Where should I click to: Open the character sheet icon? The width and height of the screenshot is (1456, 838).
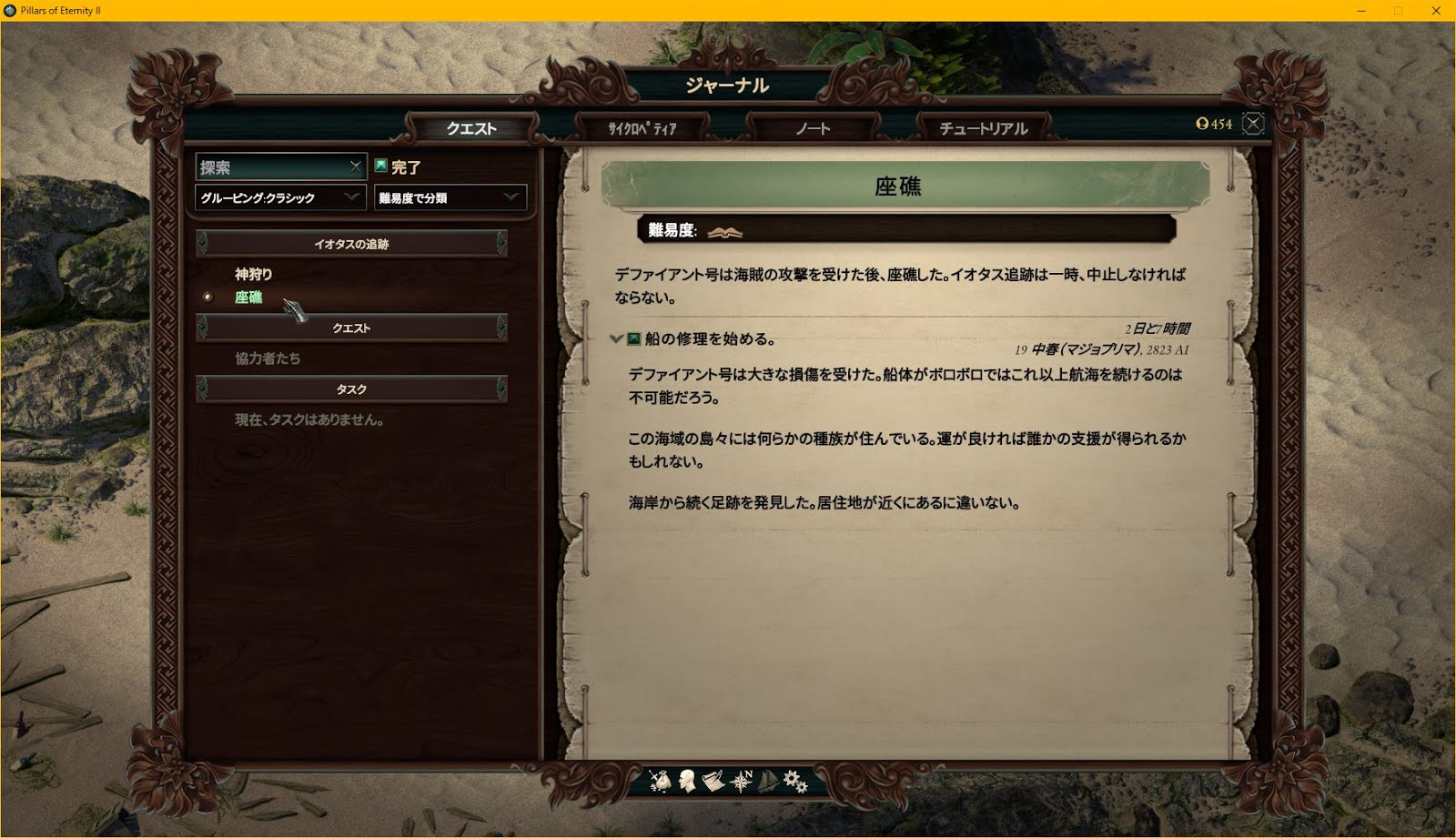point(687,781)
